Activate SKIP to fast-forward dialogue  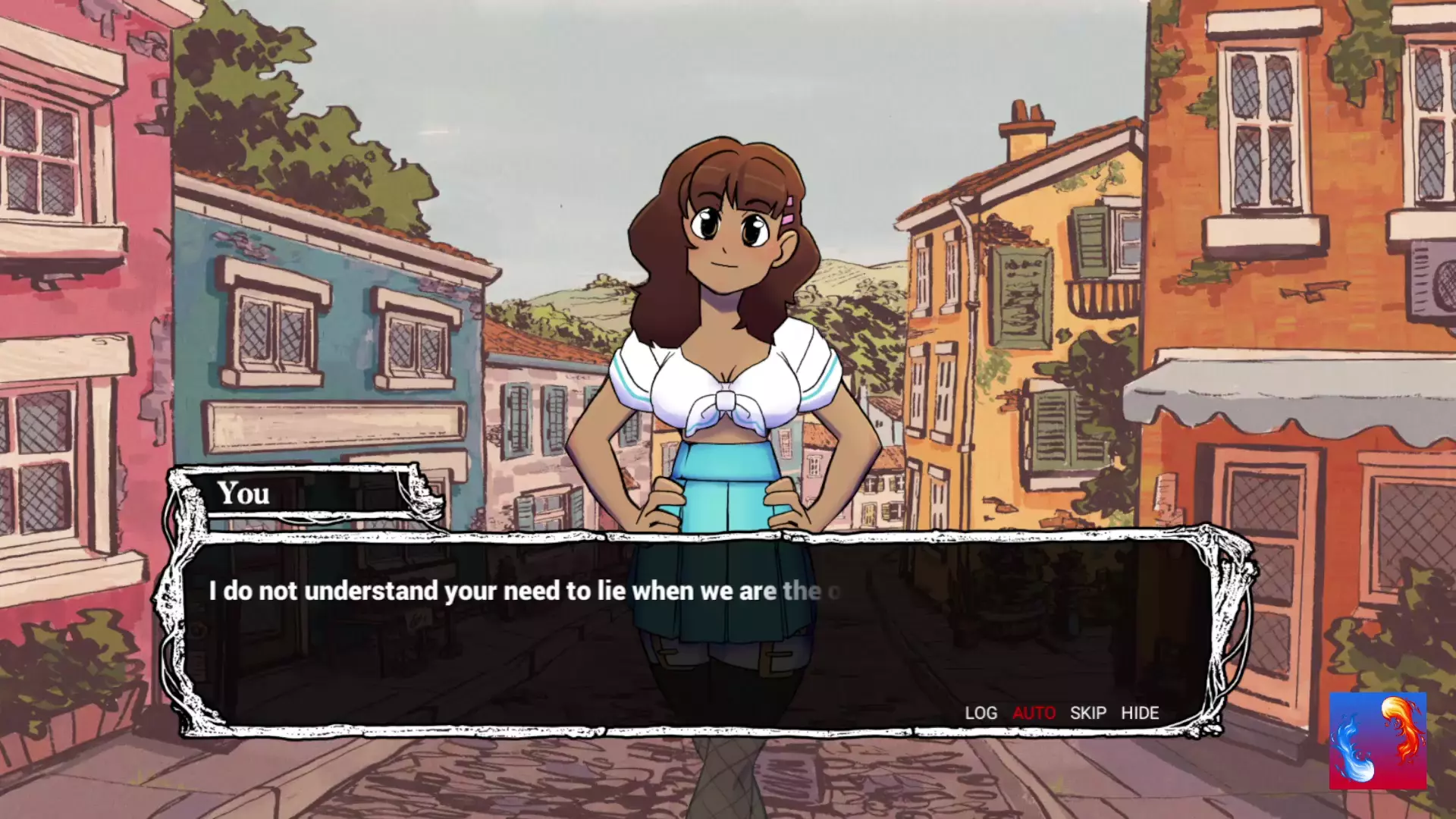tap(1087, 713)
